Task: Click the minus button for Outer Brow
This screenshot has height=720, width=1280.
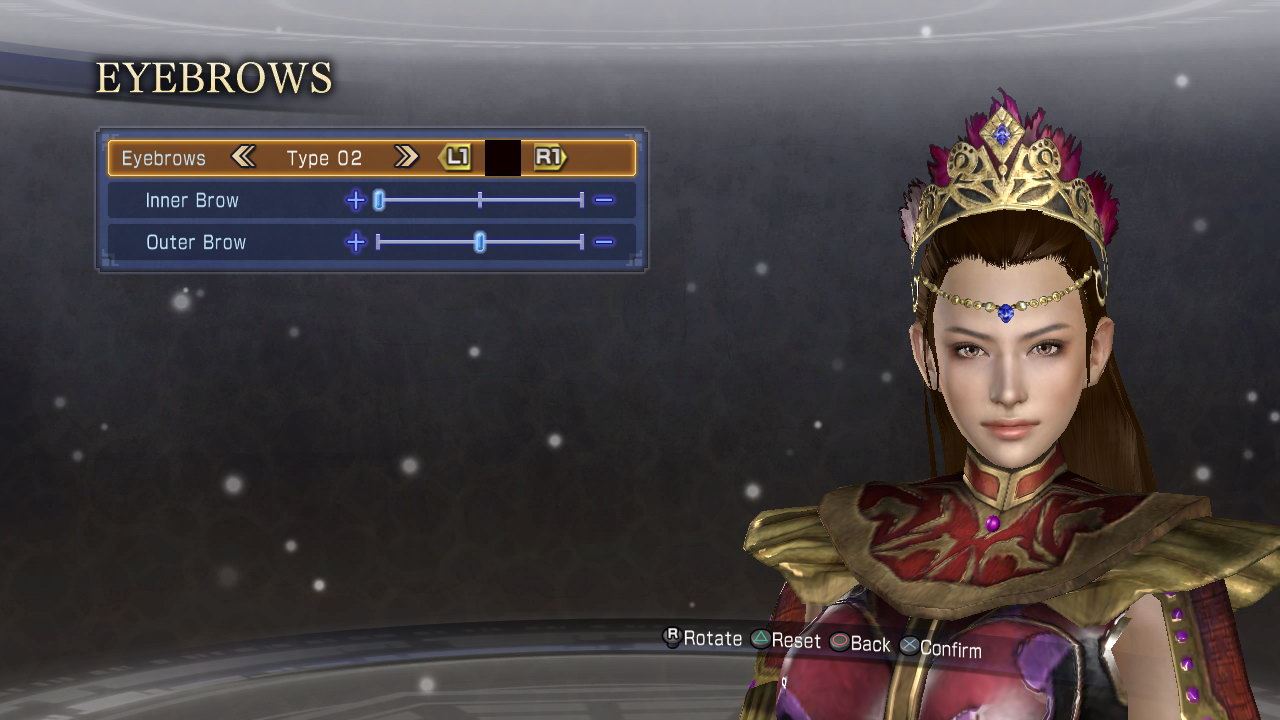Action: [x=603, y=242]
